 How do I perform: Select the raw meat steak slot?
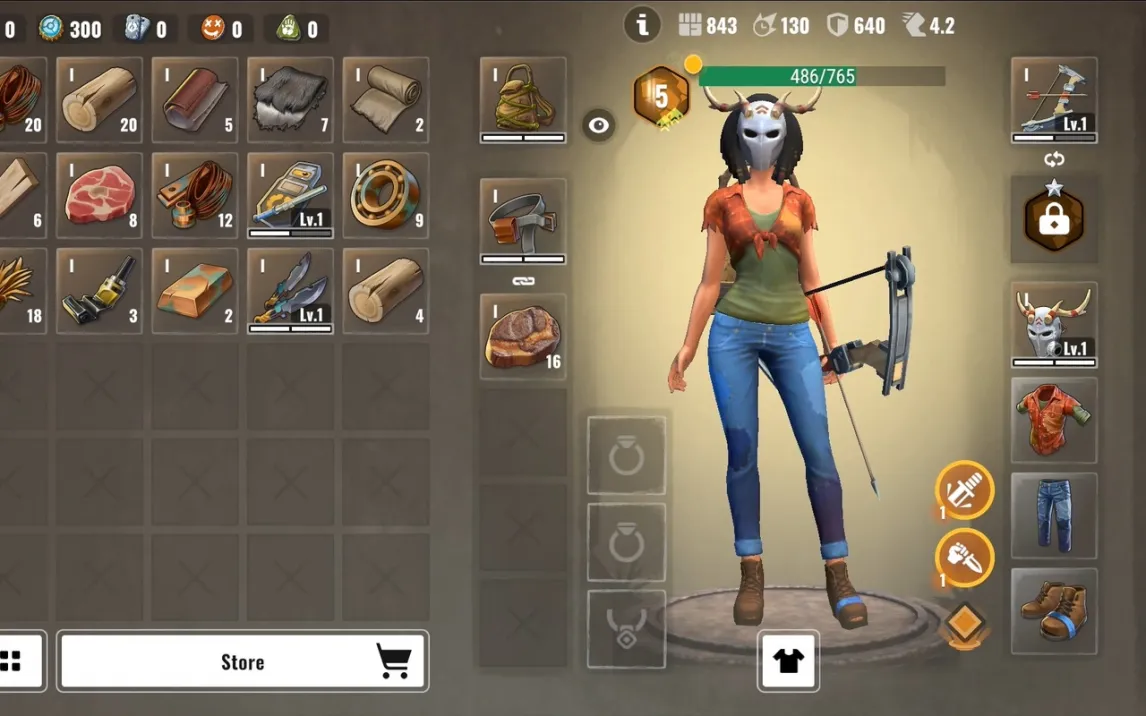tap(100, 195)
